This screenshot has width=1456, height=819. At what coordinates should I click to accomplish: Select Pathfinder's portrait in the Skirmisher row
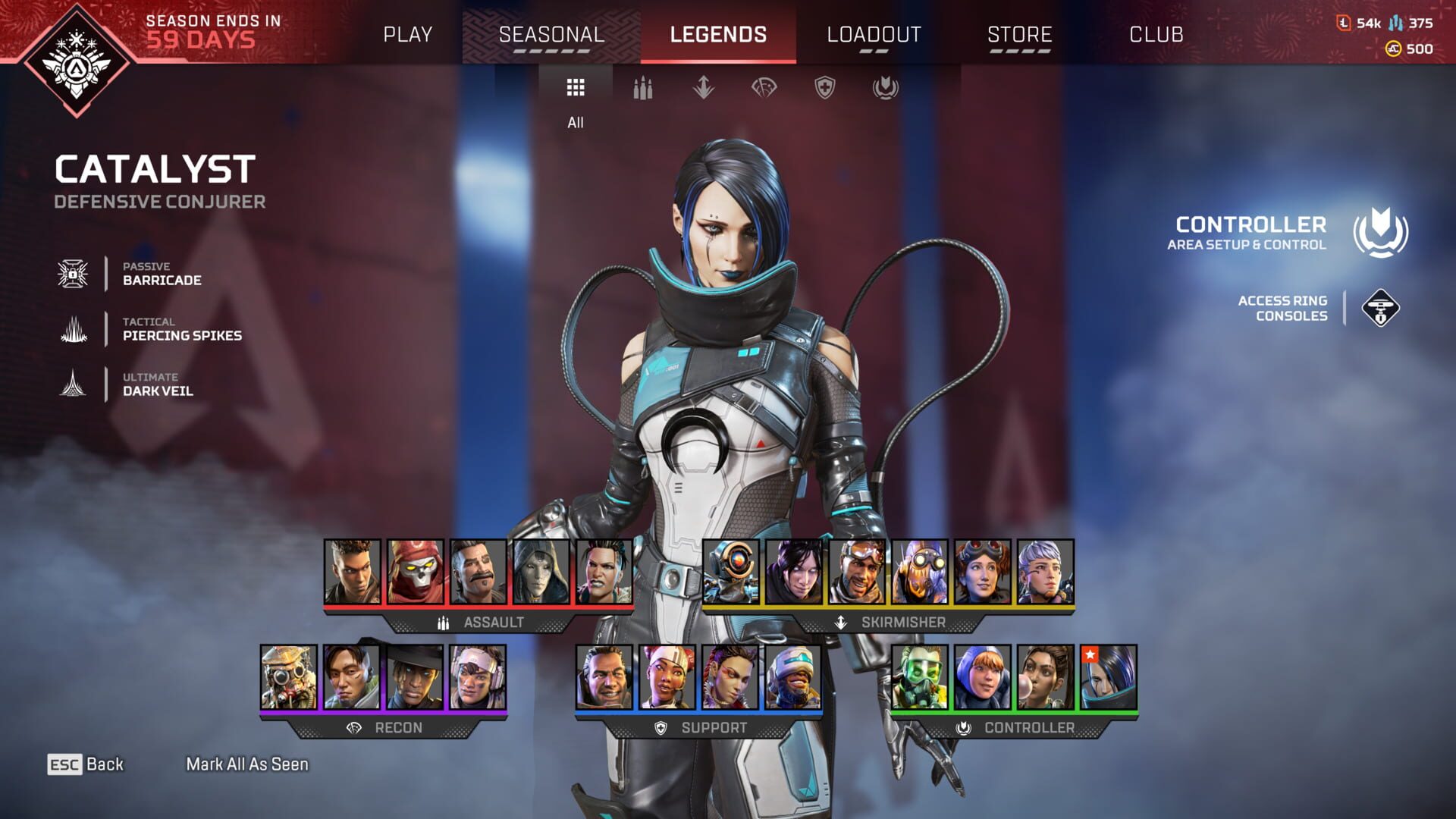(732, 573)
